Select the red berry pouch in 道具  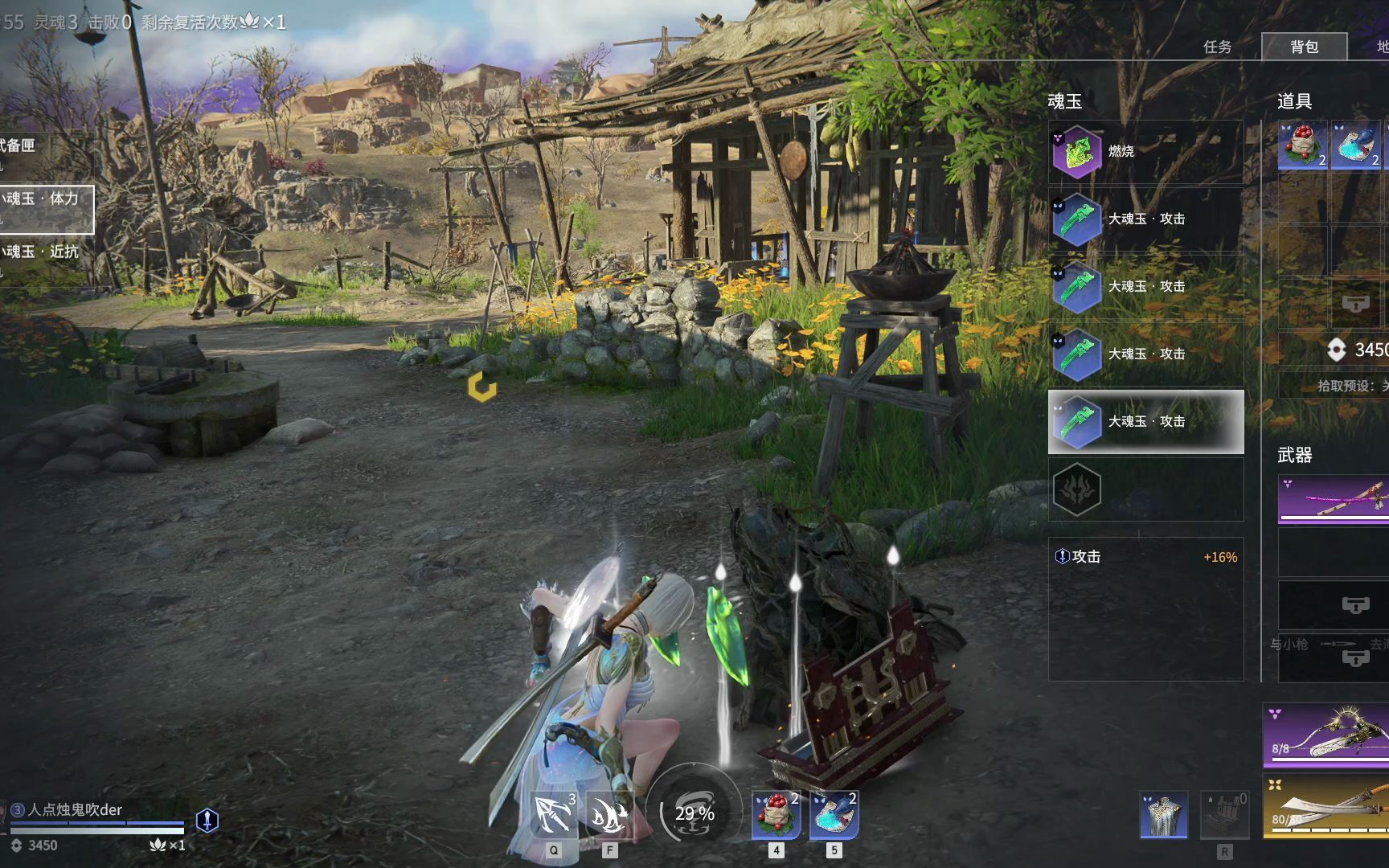pos(1302,145)
